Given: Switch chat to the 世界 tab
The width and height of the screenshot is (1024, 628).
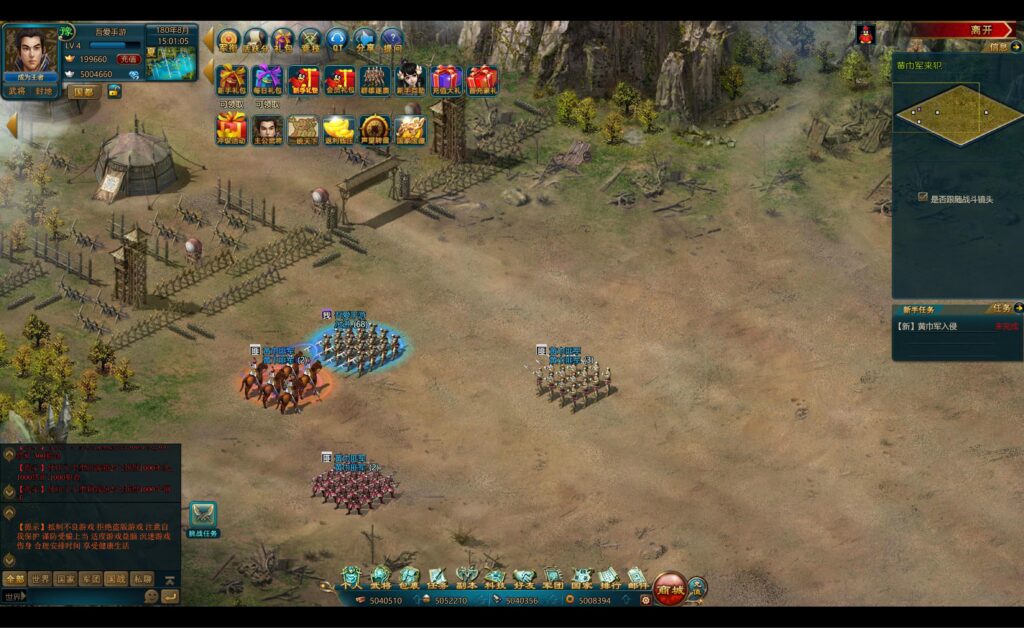Looking at the screenshot, I should coord(40,579).
